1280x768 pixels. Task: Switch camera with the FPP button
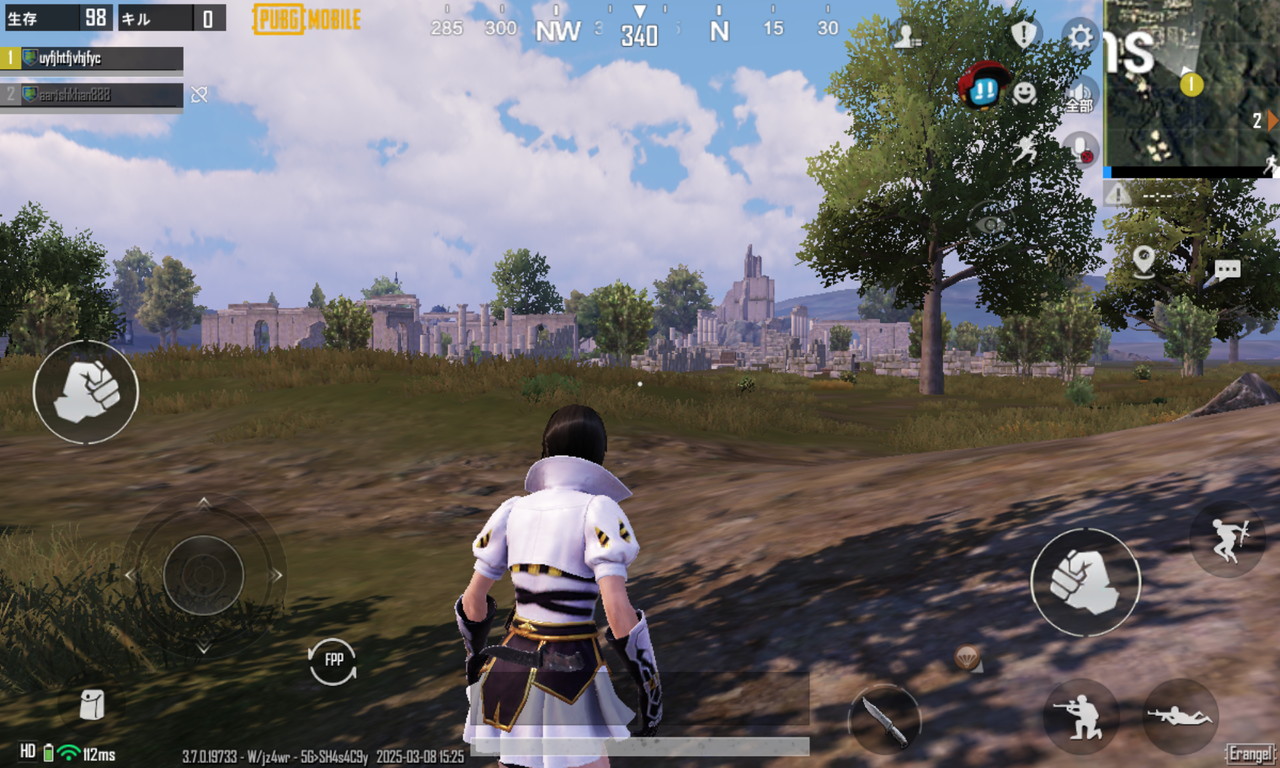click(333, 660)
